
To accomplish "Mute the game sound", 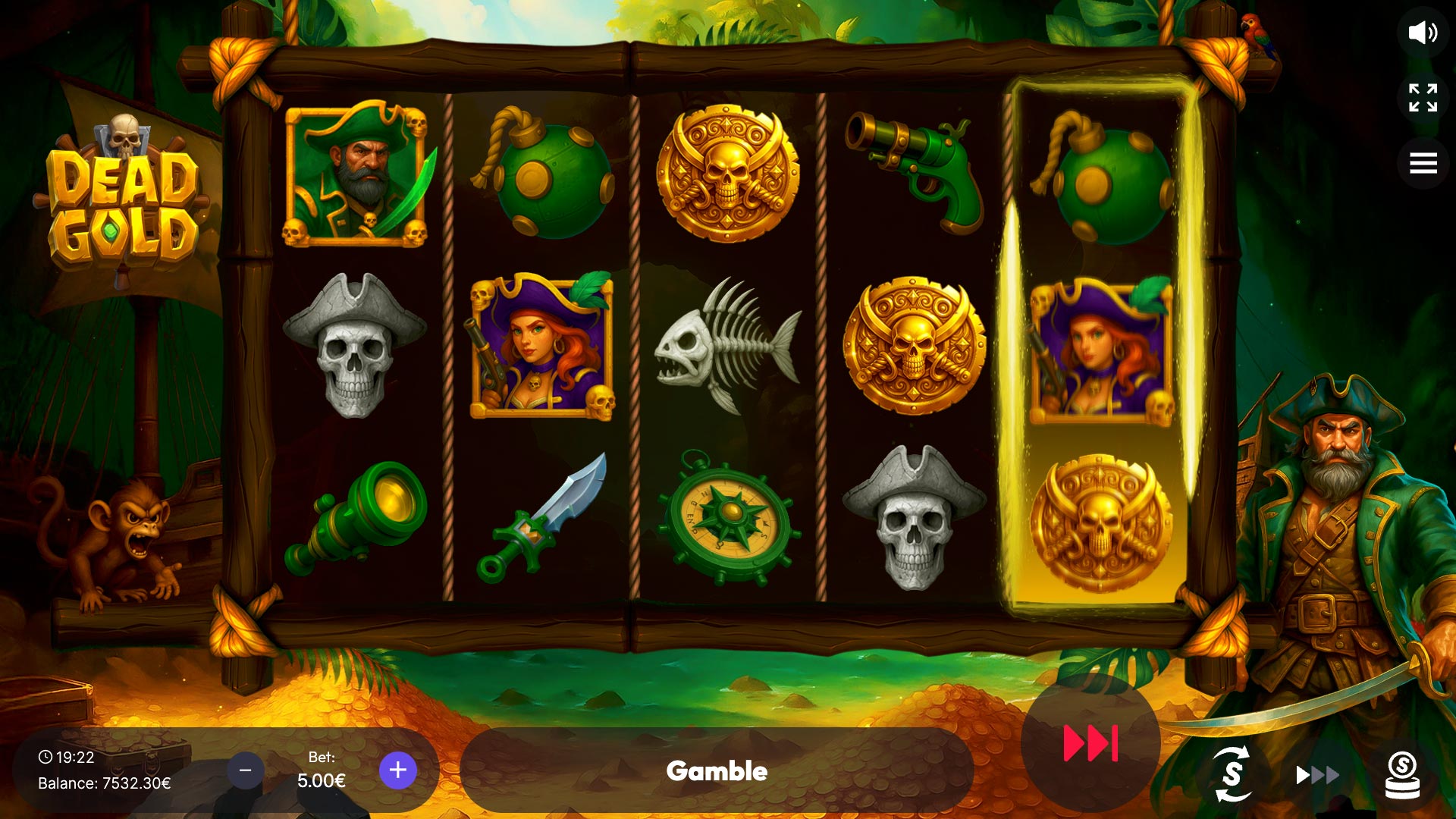I will 1423,33.
